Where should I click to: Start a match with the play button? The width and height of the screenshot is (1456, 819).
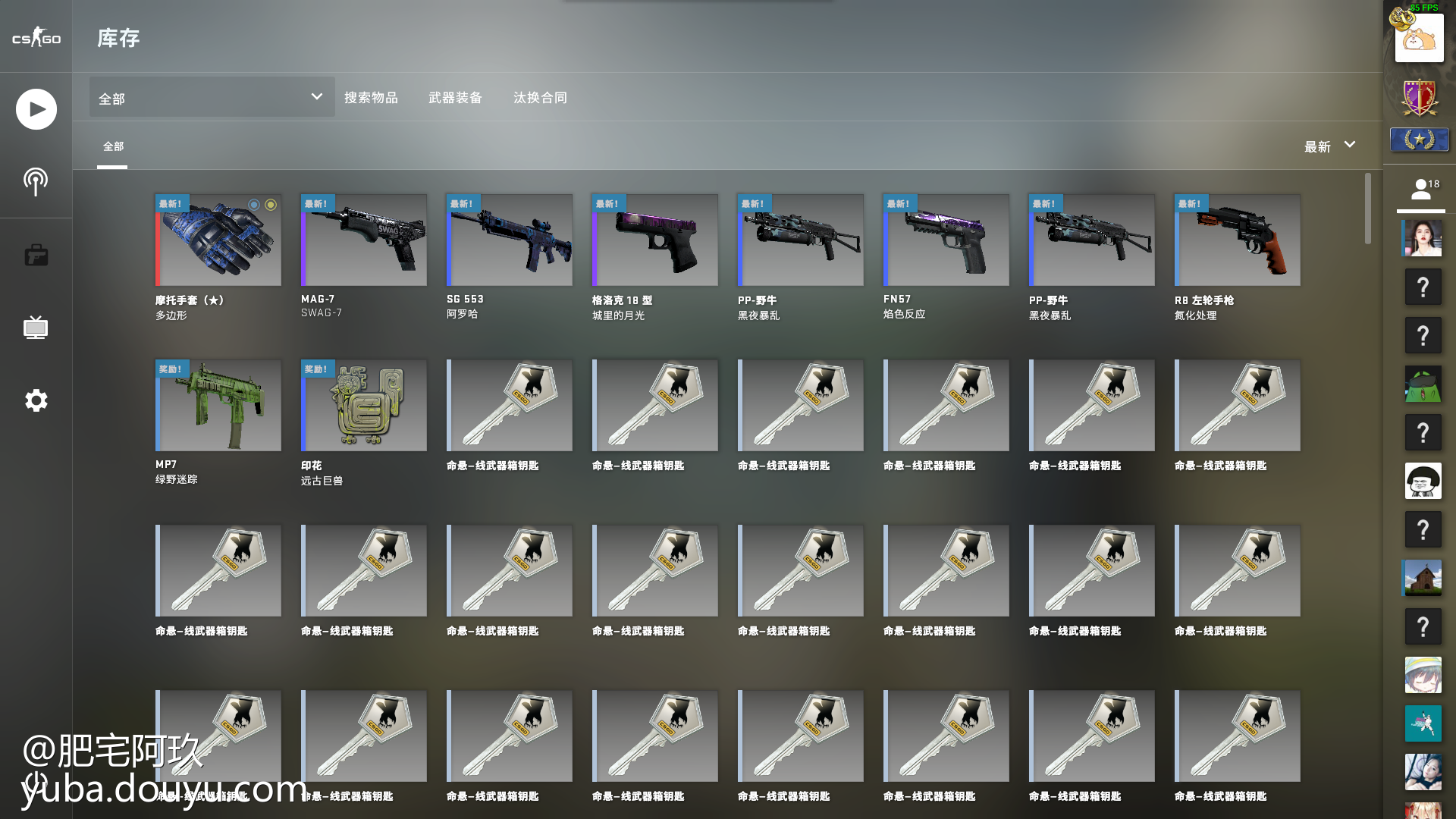(36, 109)
